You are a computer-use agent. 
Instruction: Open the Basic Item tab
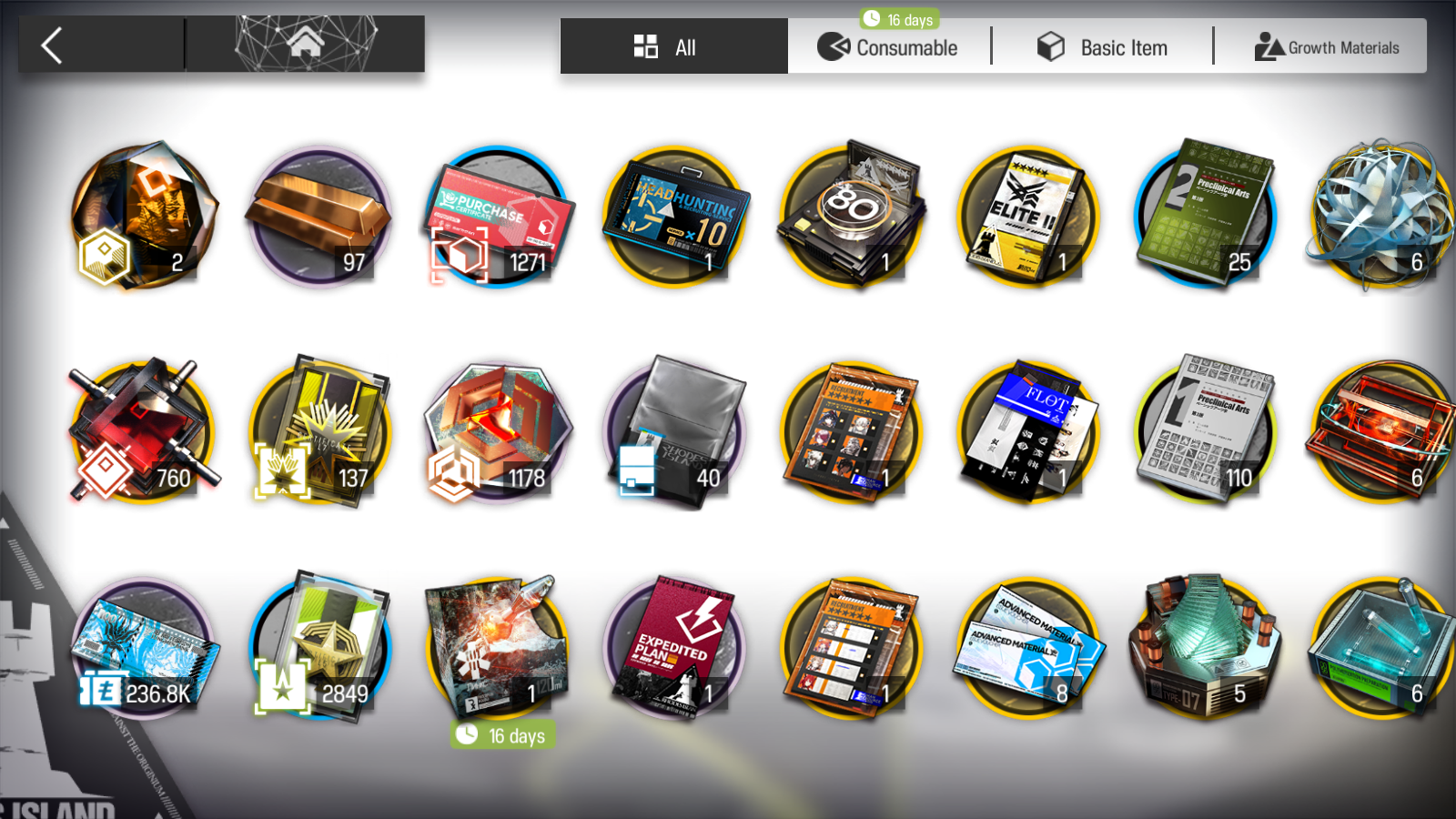click(x=1102, y=47)
